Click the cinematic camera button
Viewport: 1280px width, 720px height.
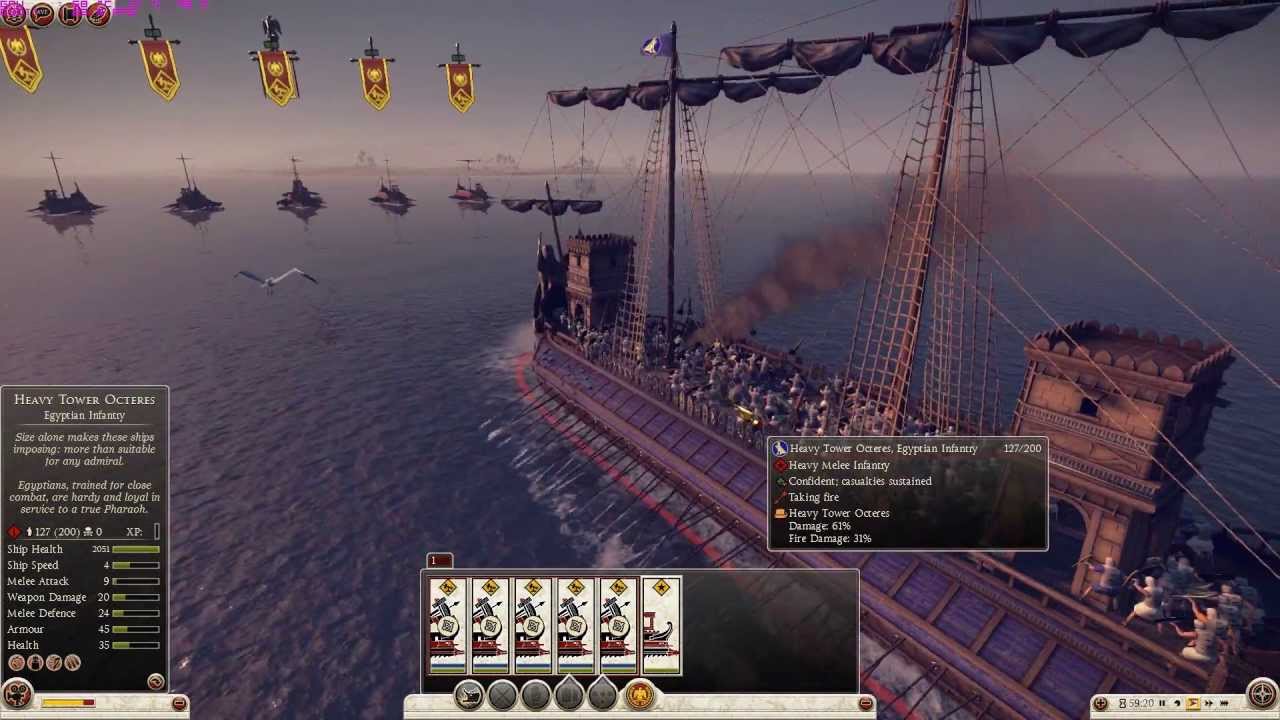pos(17,694)
